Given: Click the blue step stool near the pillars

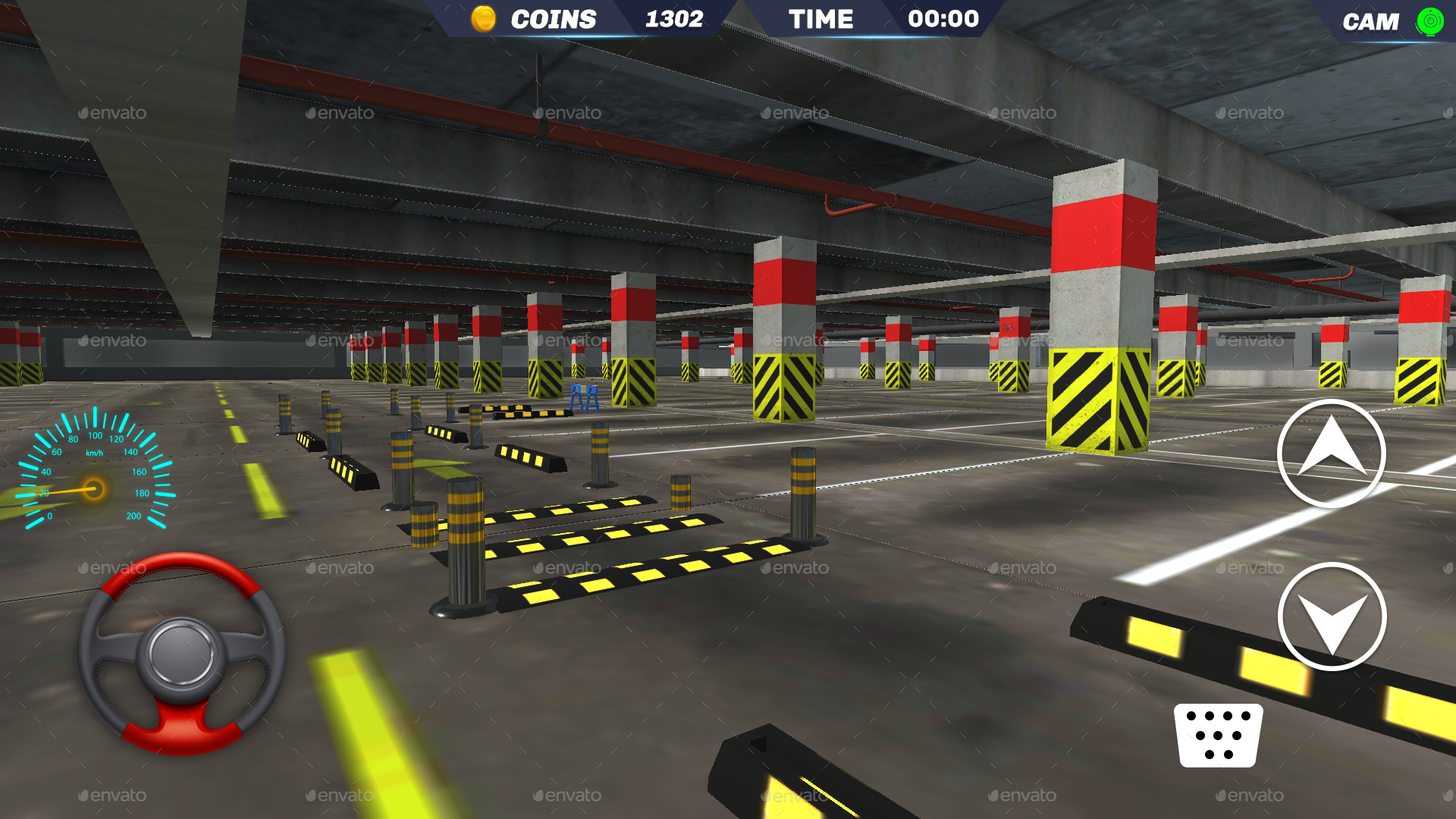Looking at the screenshot, I should coord(584,398).
